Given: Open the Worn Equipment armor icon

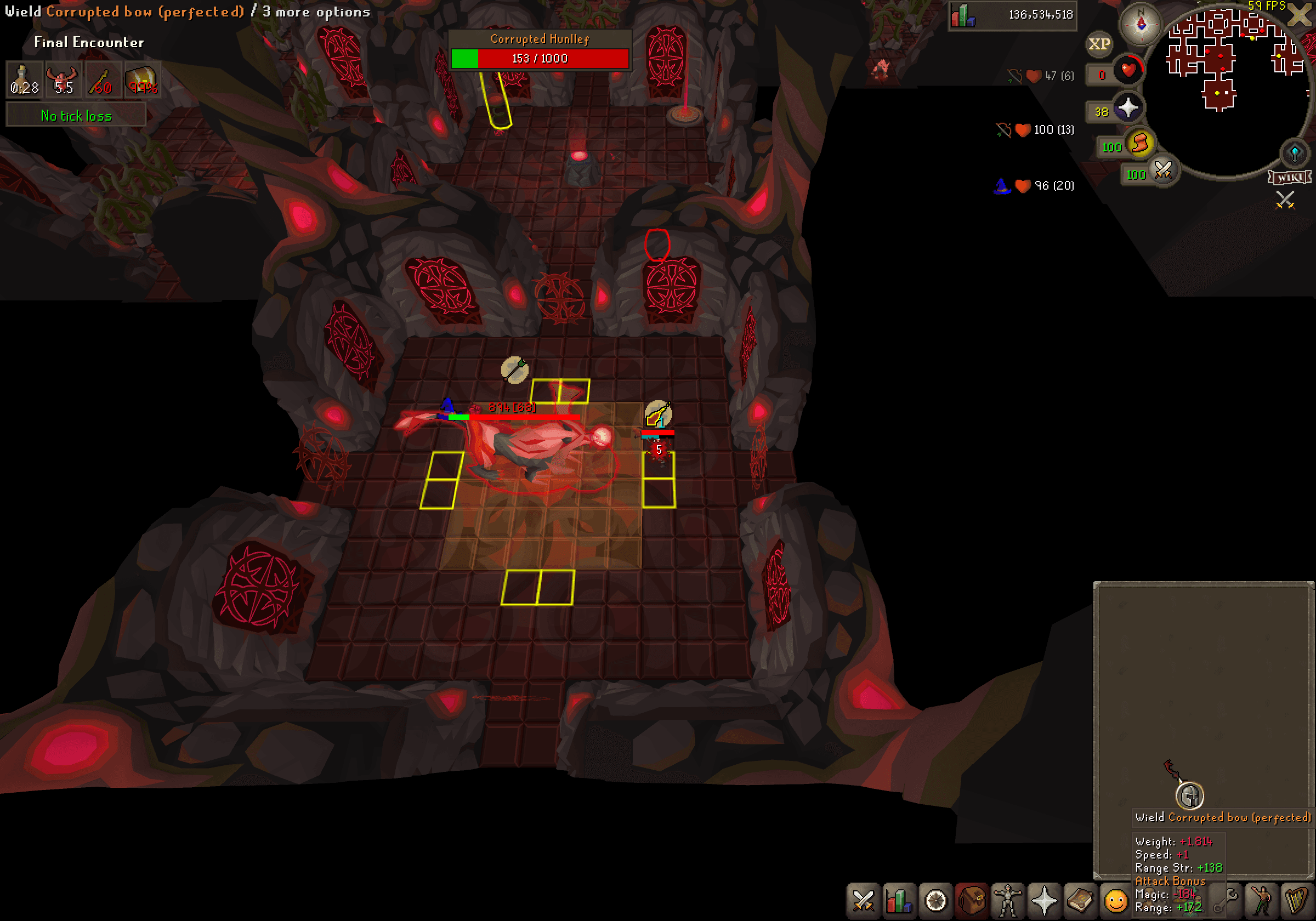Looking at the screenshot, I should pos(1007,900).
